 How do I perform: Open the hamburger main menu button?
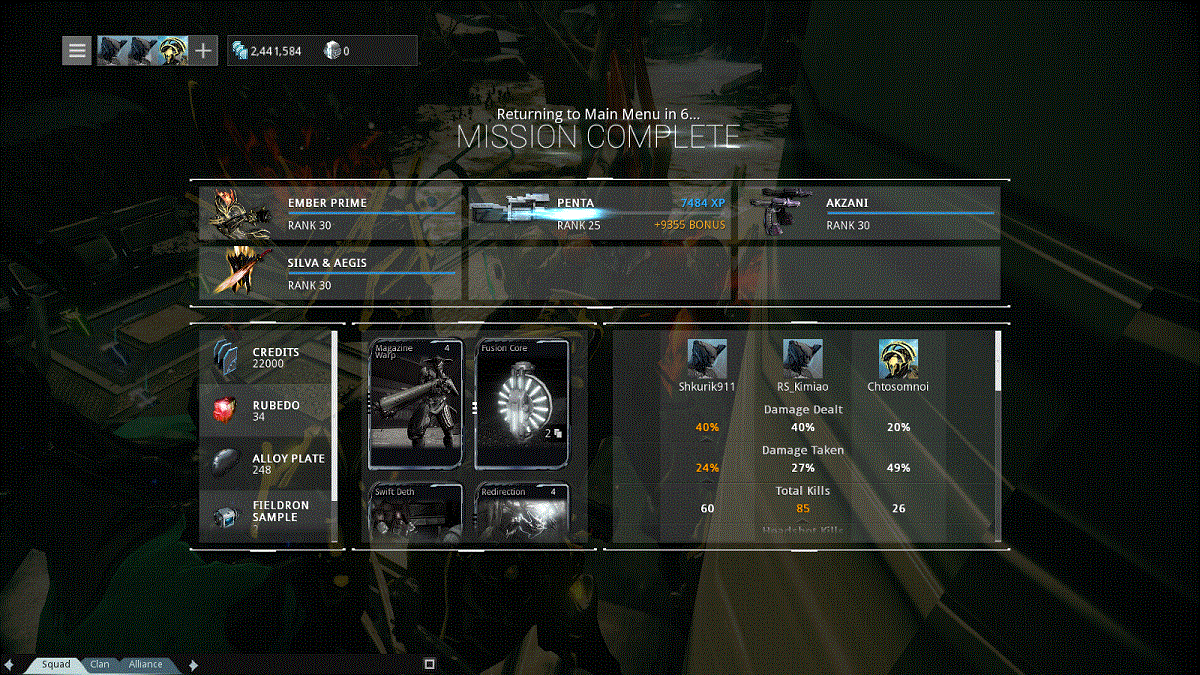78,50
